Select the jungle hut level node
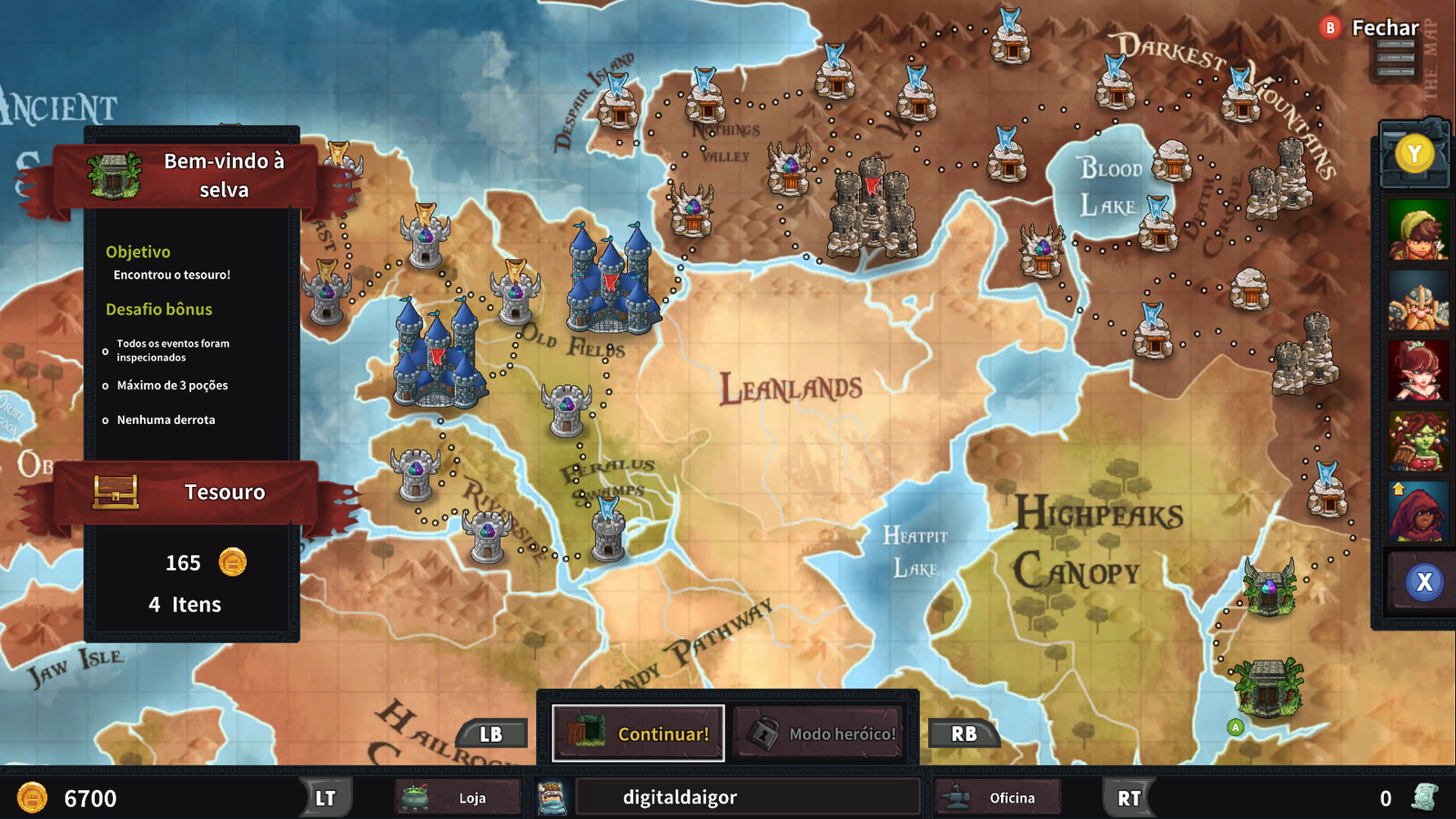 (x=1269, y=688)
